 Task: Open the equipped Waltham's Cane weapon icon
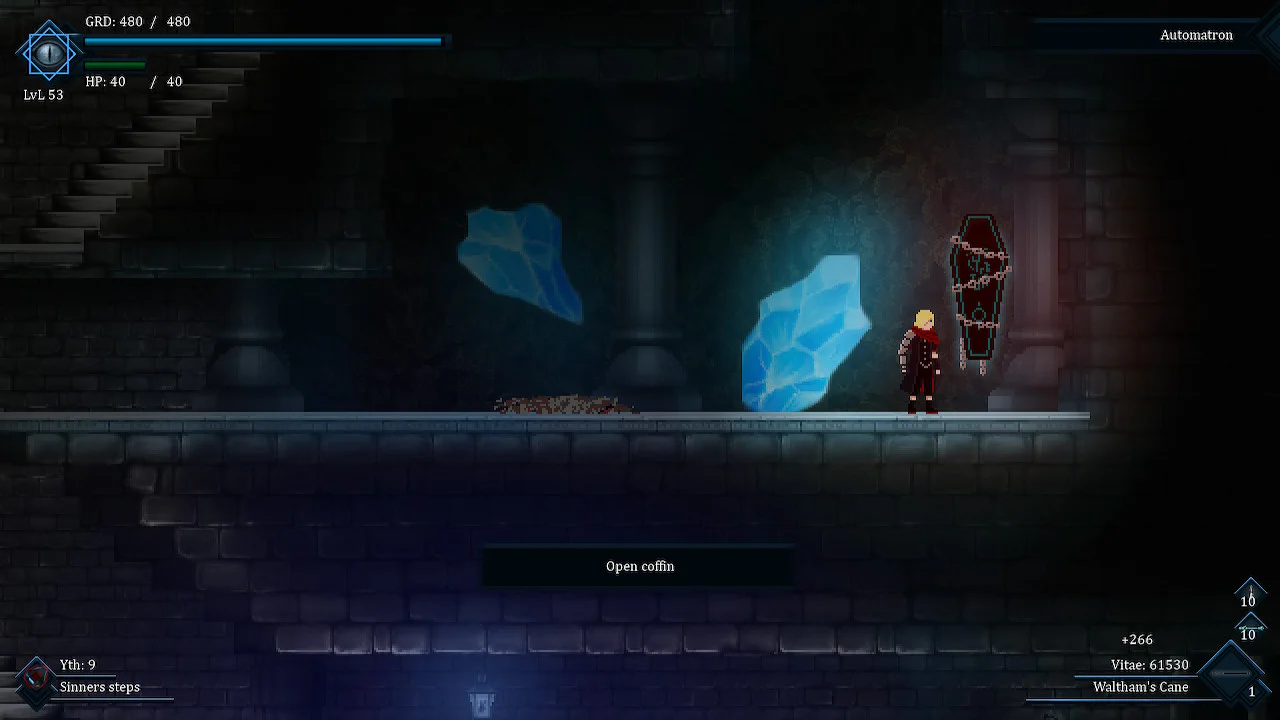(x=1232, y=672)
